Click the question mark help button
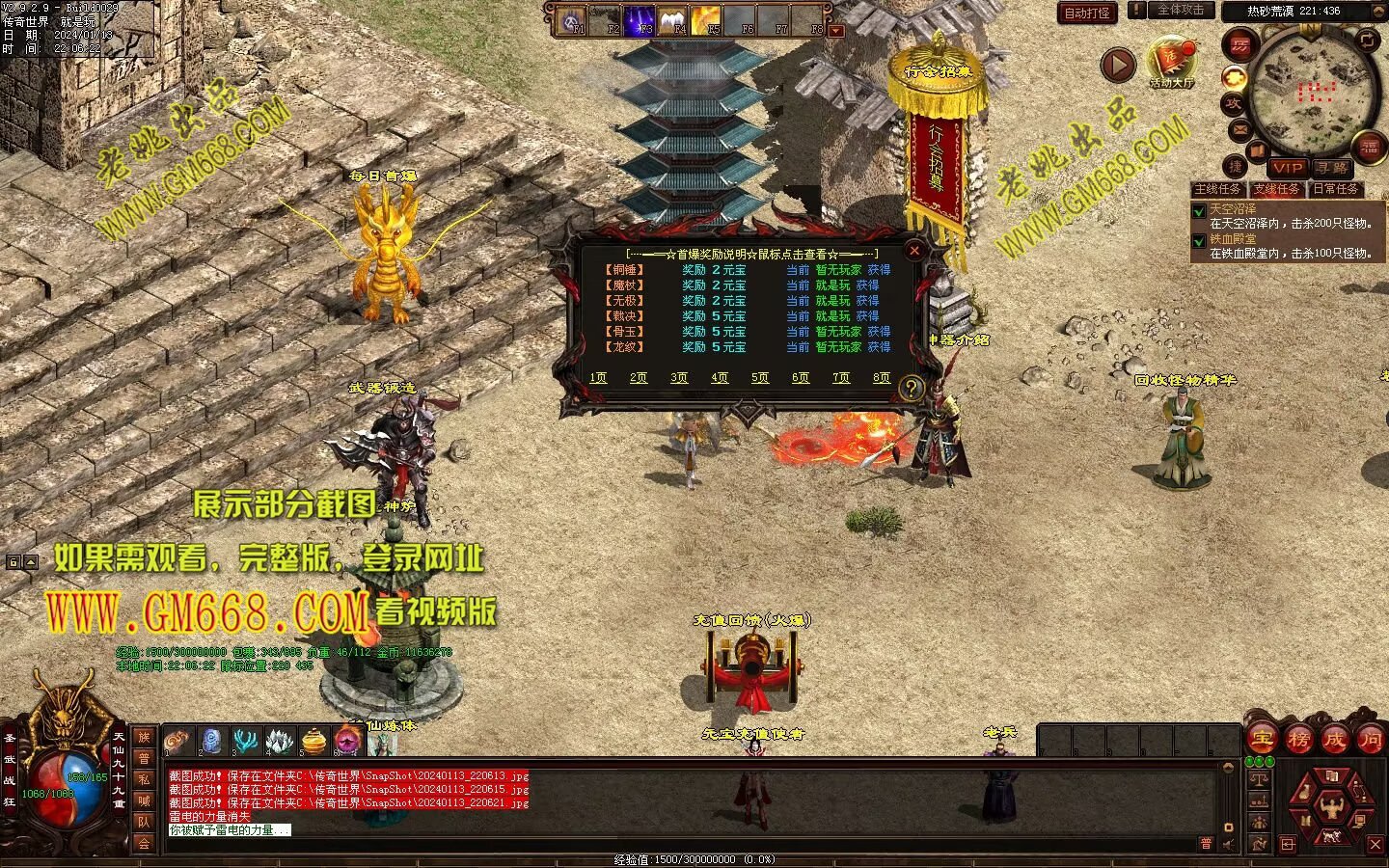The image size is (1389, 868). coord(911,389)
